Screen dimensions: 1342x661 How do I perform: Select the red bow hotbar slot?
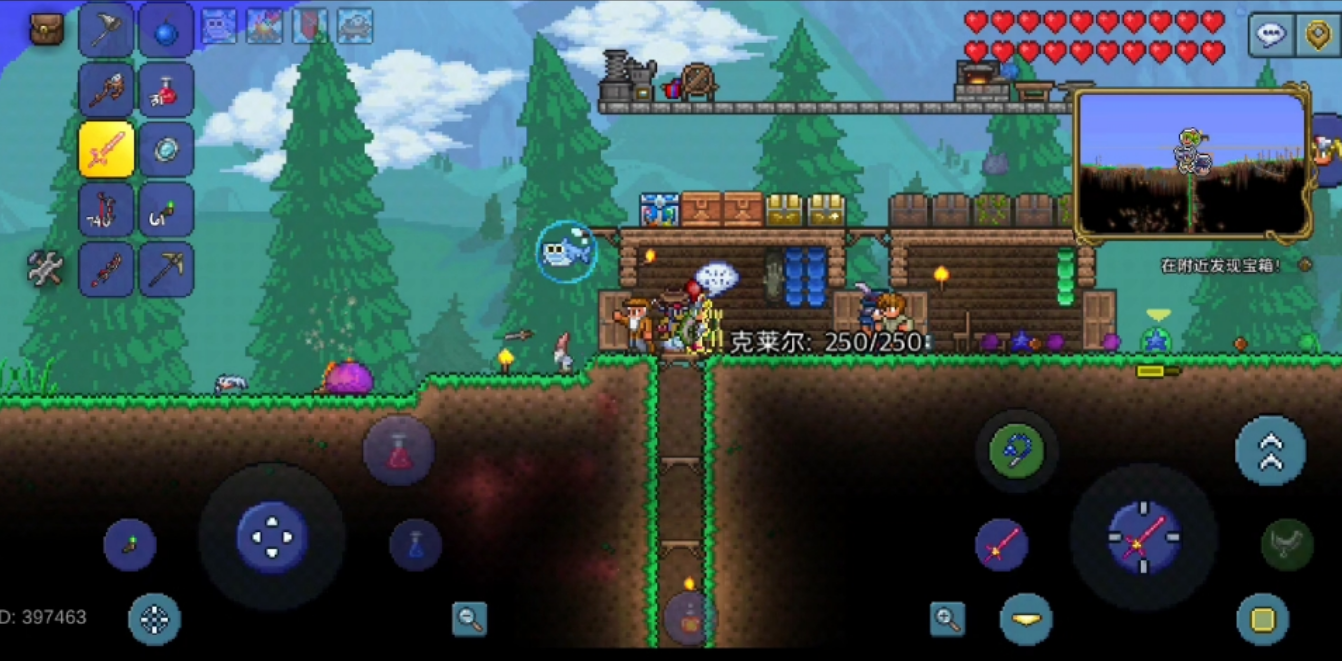106,210
